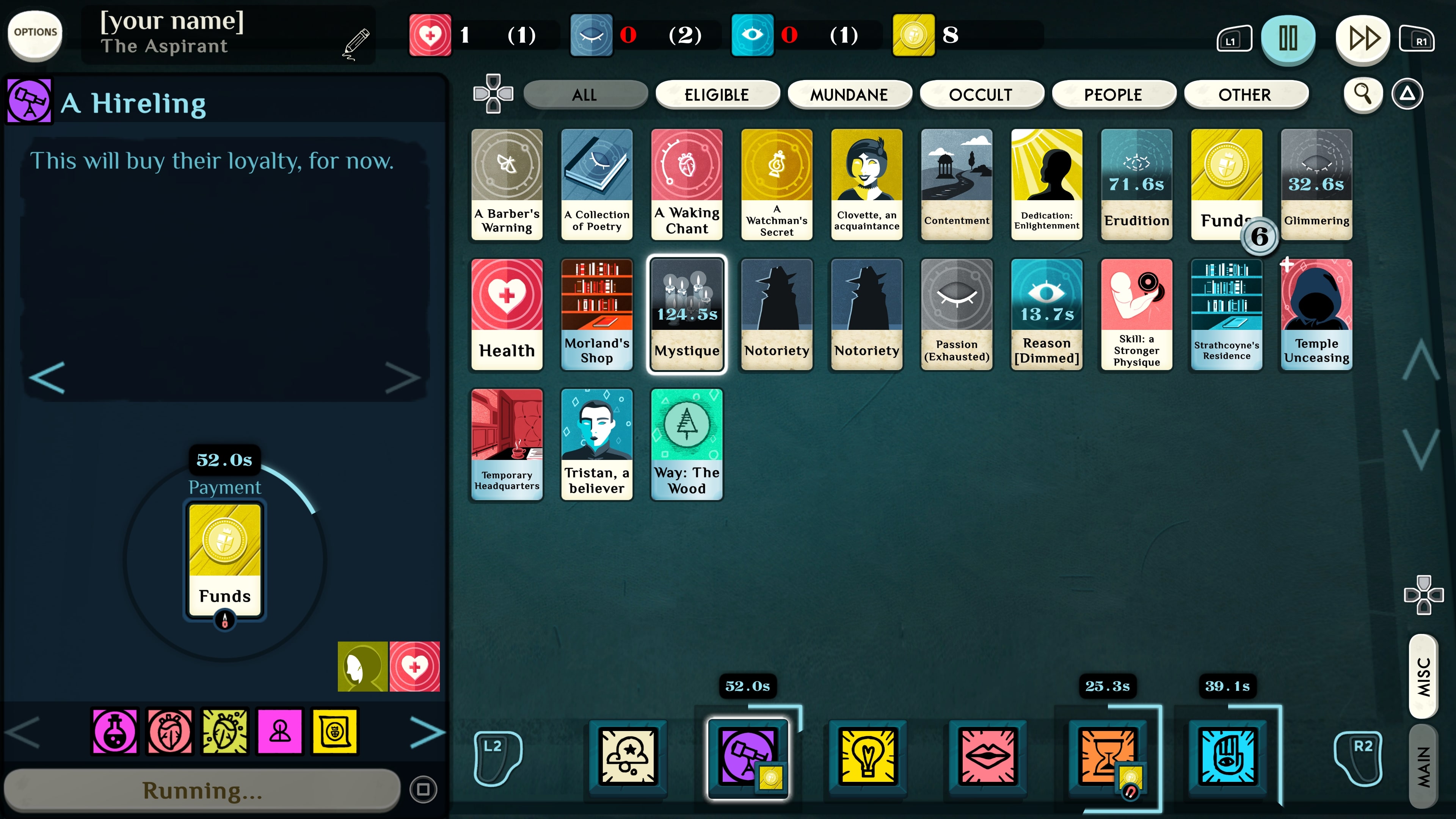Enable fast-forward game speed
Viewport: 1456px width, 819px height.
click(x=1362, y=38)
